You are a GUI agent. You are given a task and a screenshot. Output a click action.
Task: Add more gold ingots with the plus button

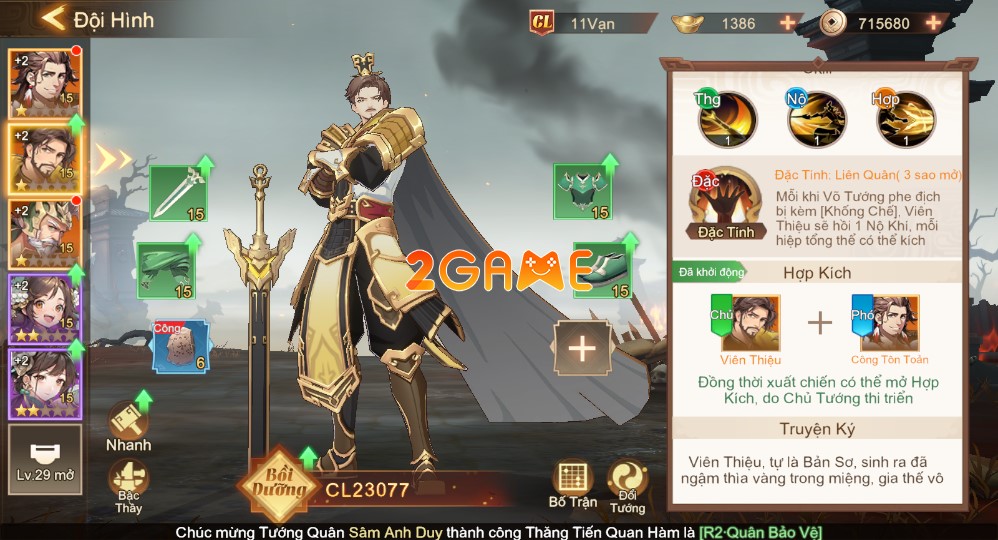tap(788, 22)
